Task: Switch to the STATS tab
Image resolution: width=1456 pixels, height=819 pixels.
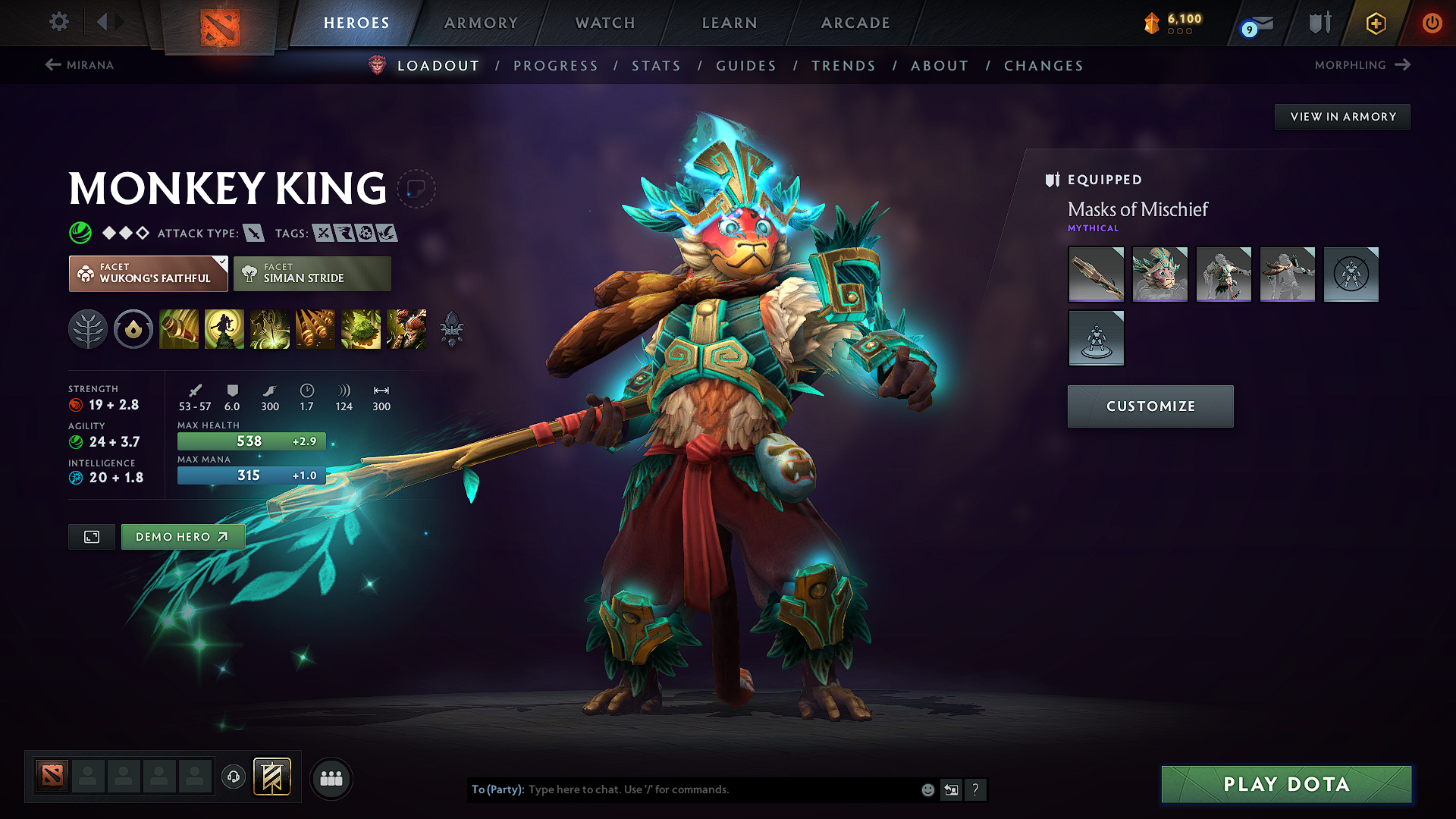Action: pyautogui.click(x=657, y=66)
